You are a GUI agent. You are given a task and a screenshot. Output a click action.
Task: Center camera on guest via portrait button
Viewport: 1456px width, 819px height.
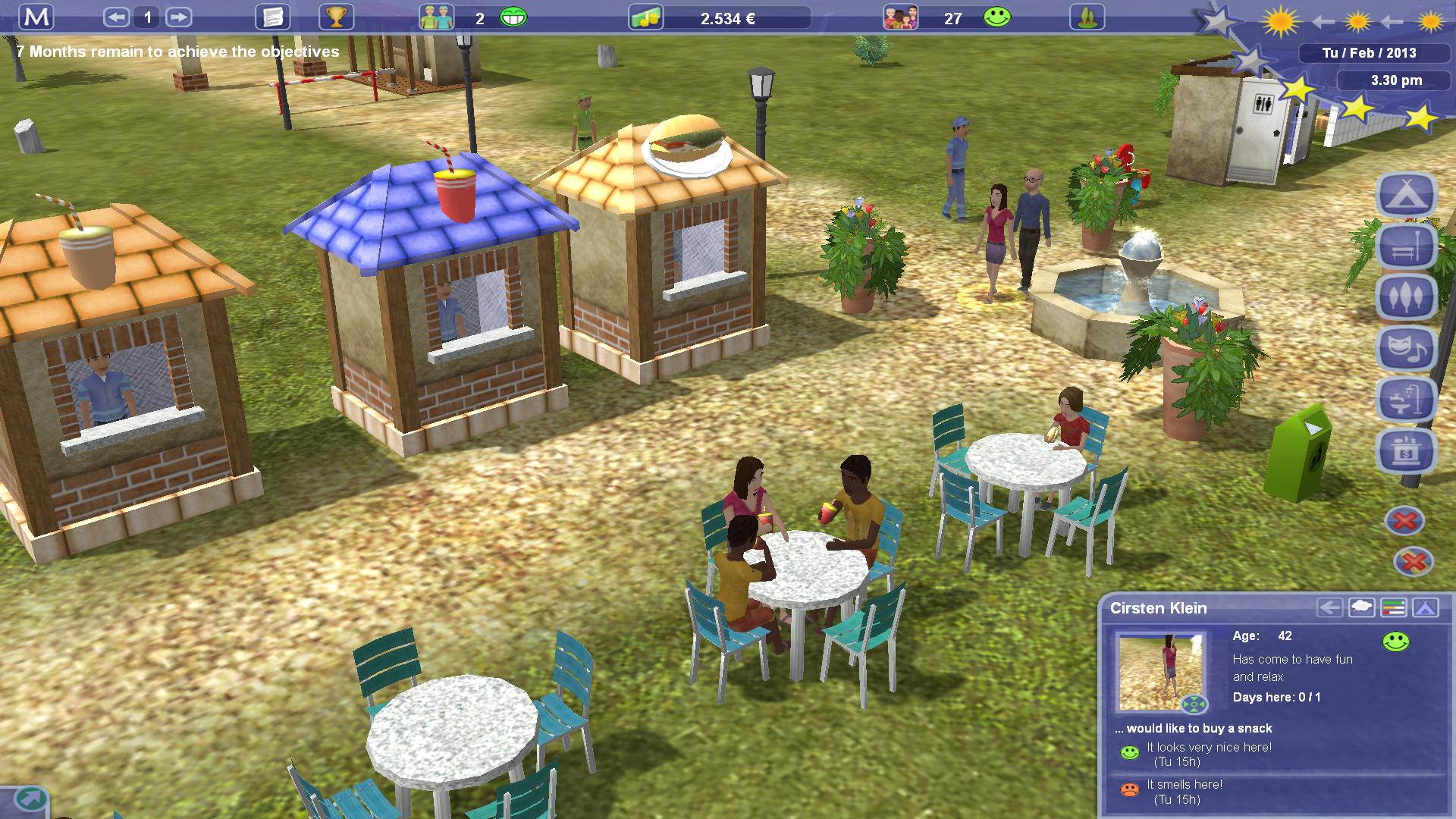1194,704
